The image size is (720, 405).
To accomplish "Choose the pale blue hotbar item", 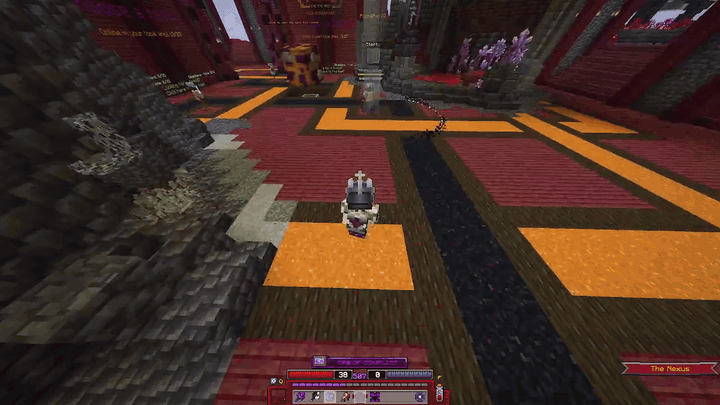I will pyautogui.click(x=330, y=397).
